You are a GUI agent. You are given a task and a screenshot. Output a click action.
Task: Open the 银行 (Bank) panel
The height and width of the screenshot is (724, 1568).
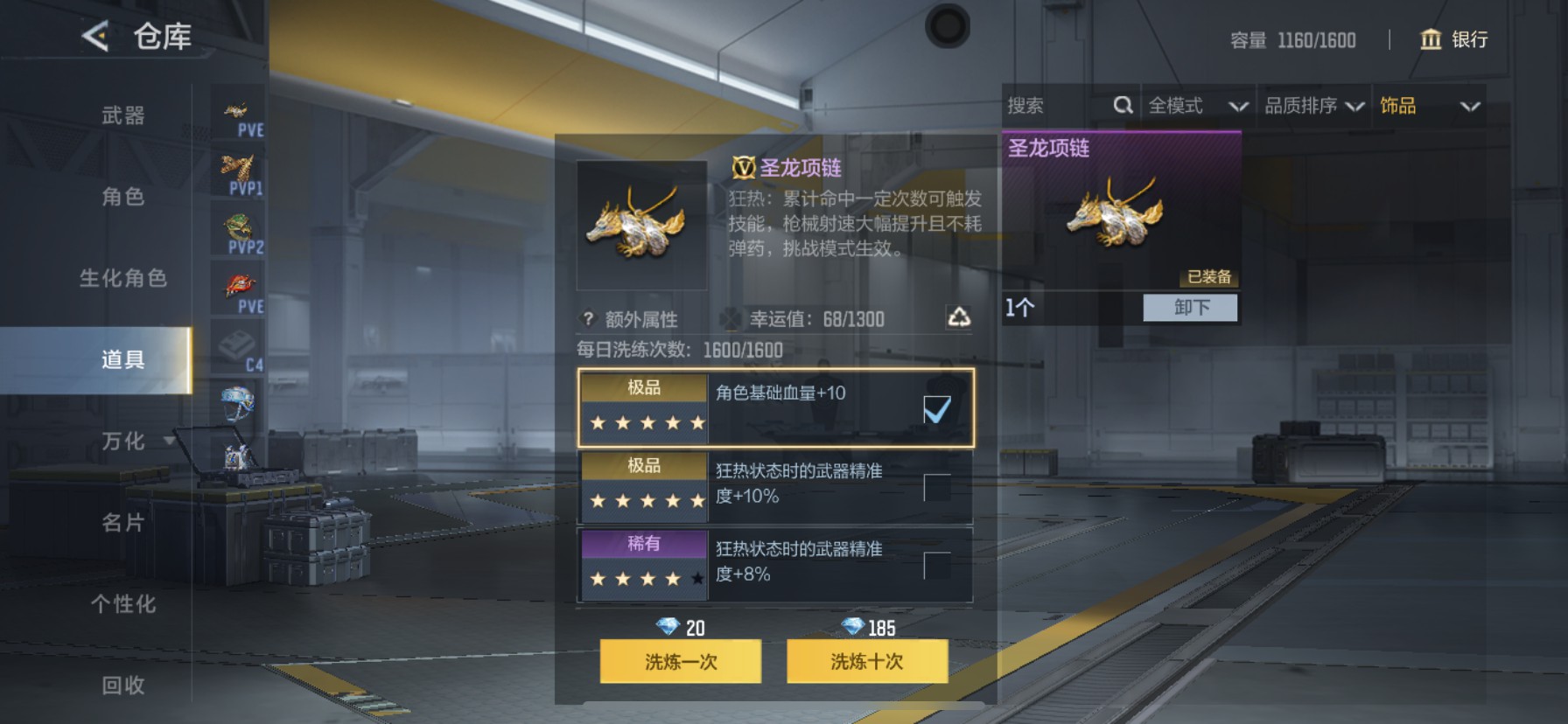point(1455,39)
